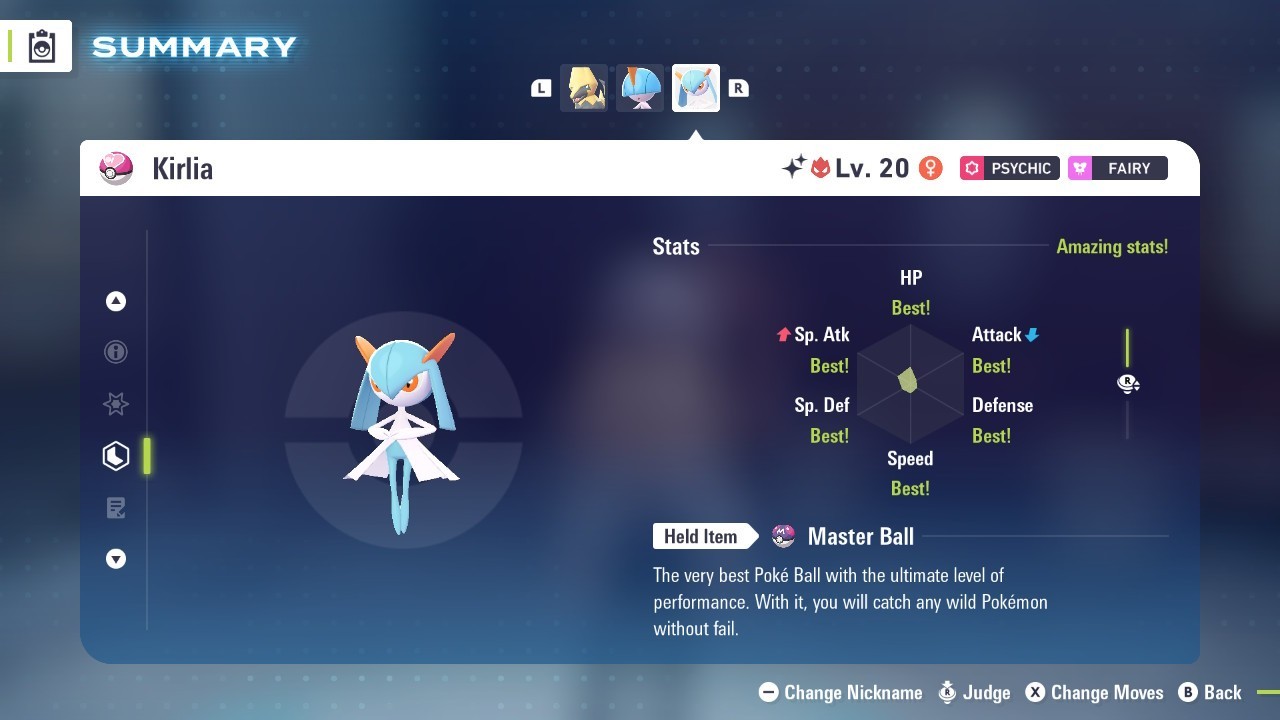
Task: Click the down arrow in page sidebar
Action: tap(116, 560)
